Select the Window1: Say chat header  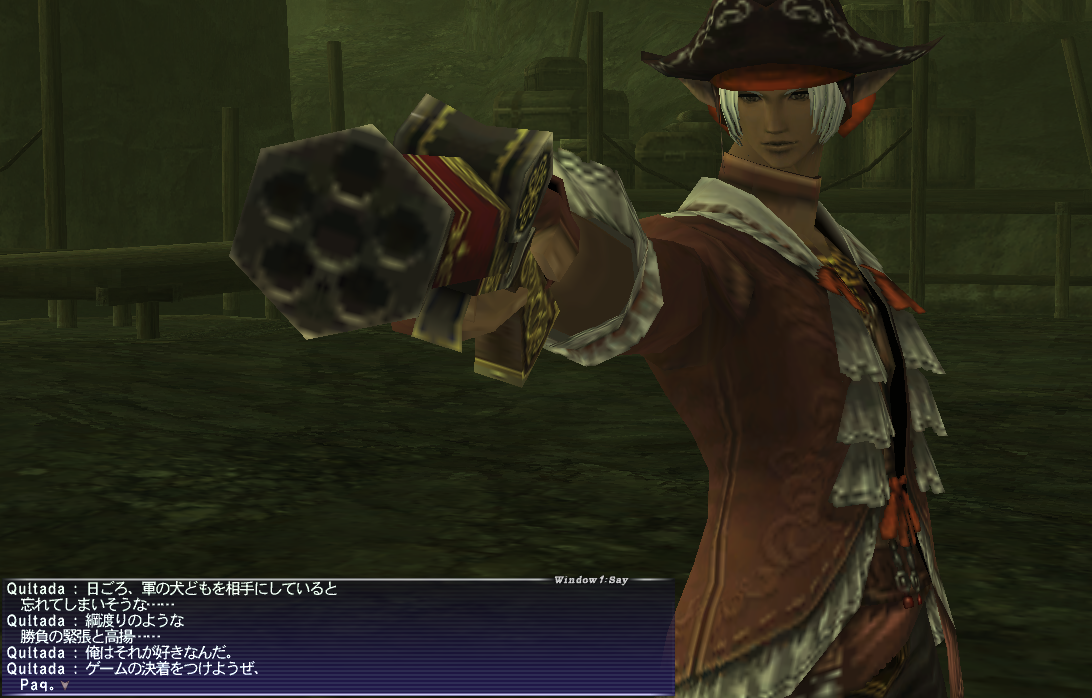(590, 580)
